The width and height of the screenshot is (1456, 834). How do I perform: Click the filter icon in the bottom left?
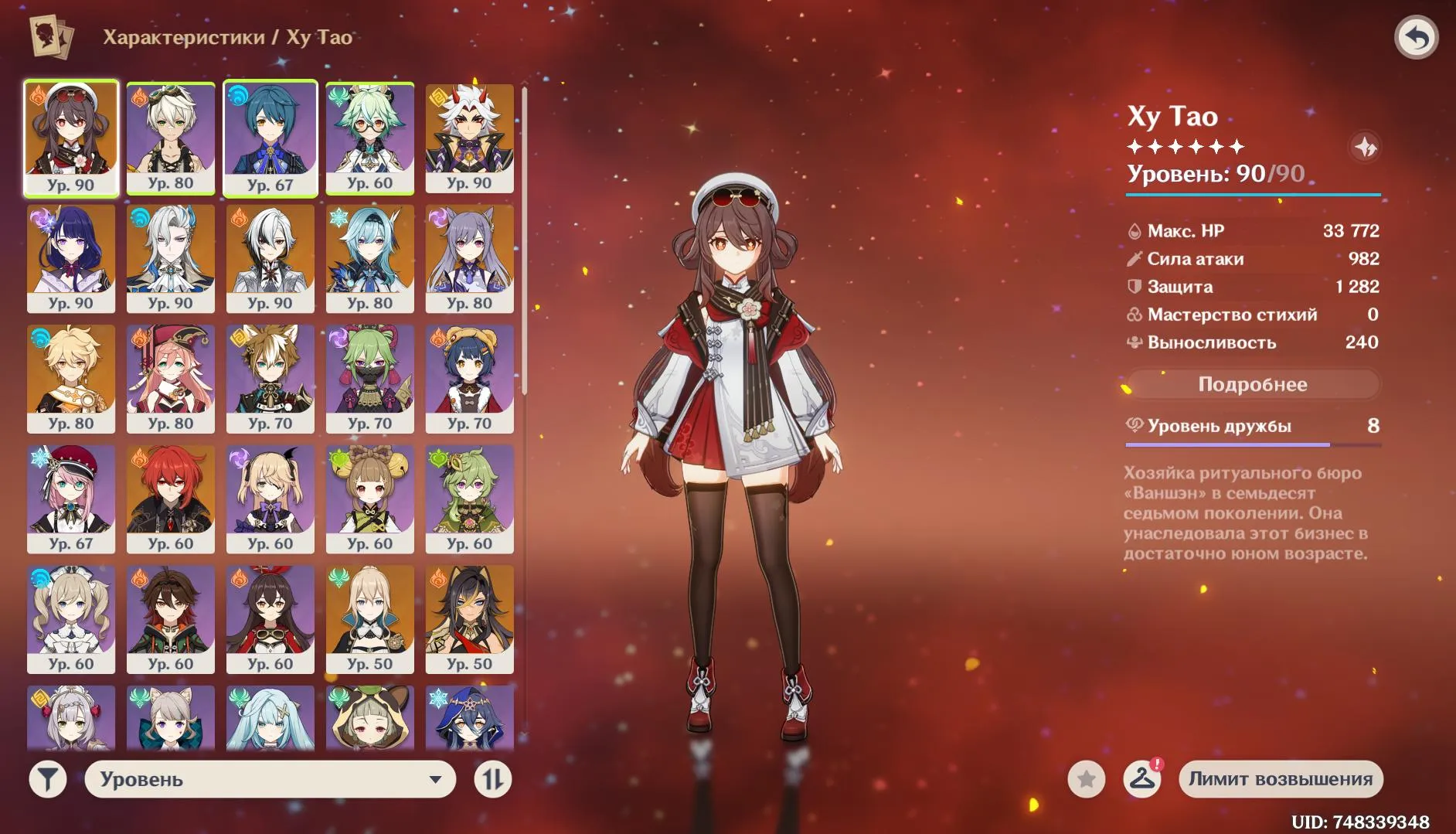pos(48,779)
